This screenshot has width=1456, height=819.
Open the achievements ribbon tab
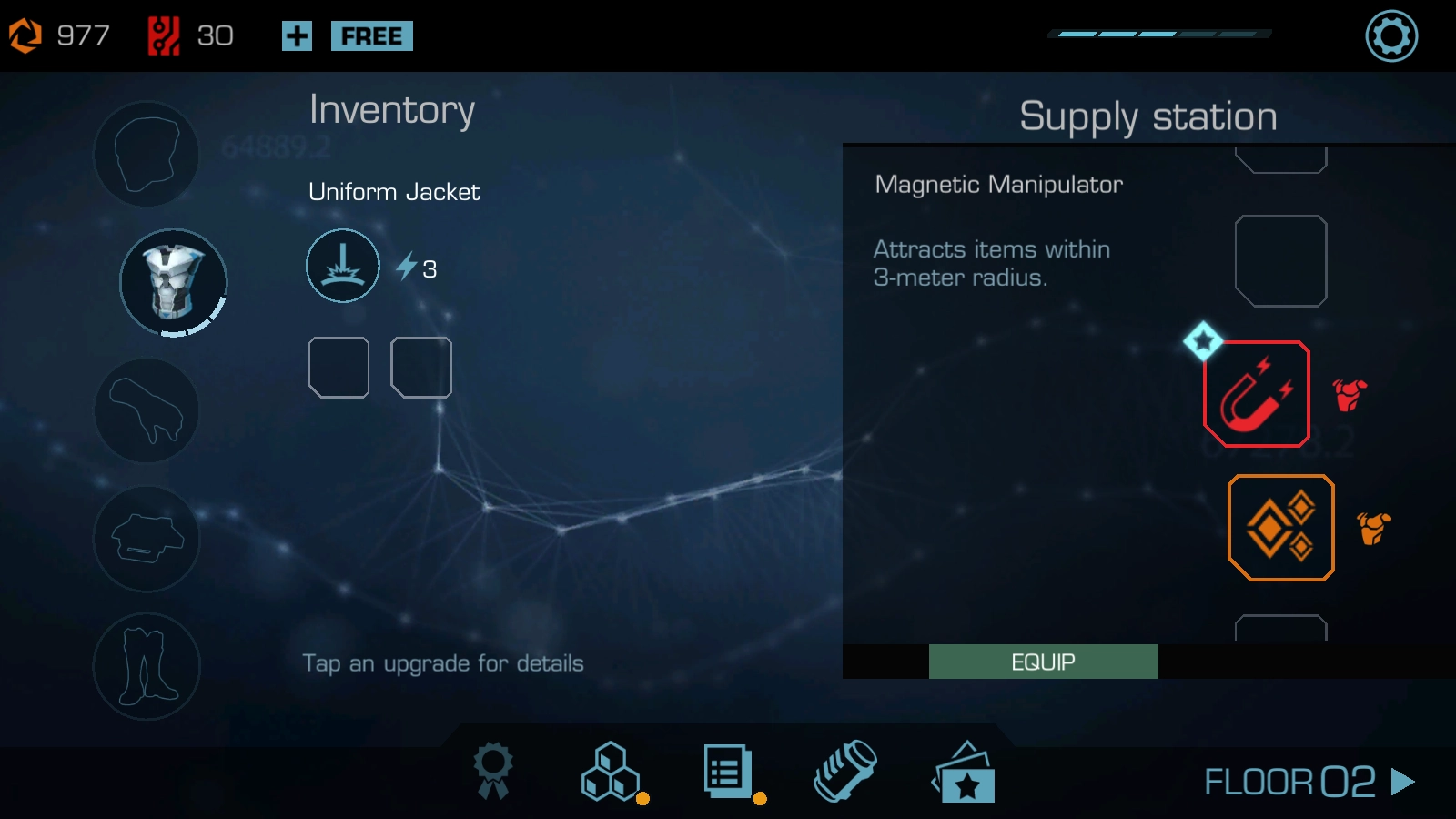pos(493,771)
